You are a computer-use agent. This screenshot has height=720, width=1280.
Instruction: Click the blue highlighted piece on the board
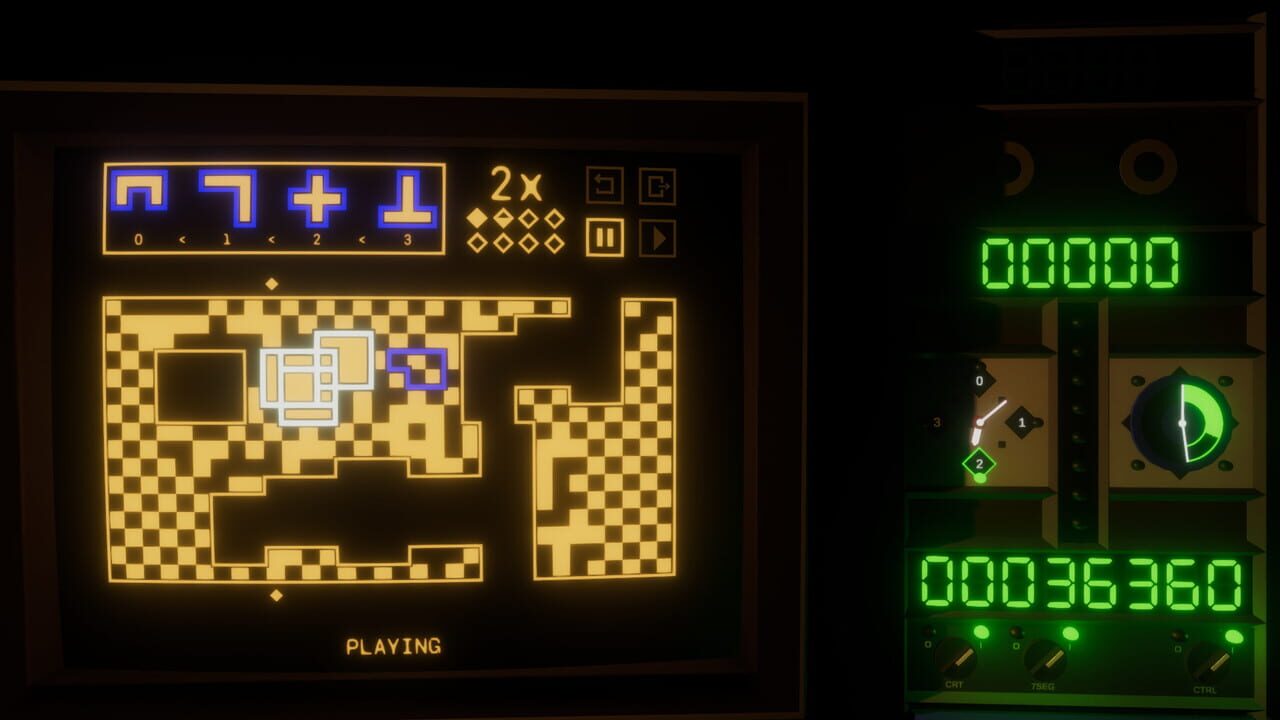pyautogui.click(x=416, y=368)
